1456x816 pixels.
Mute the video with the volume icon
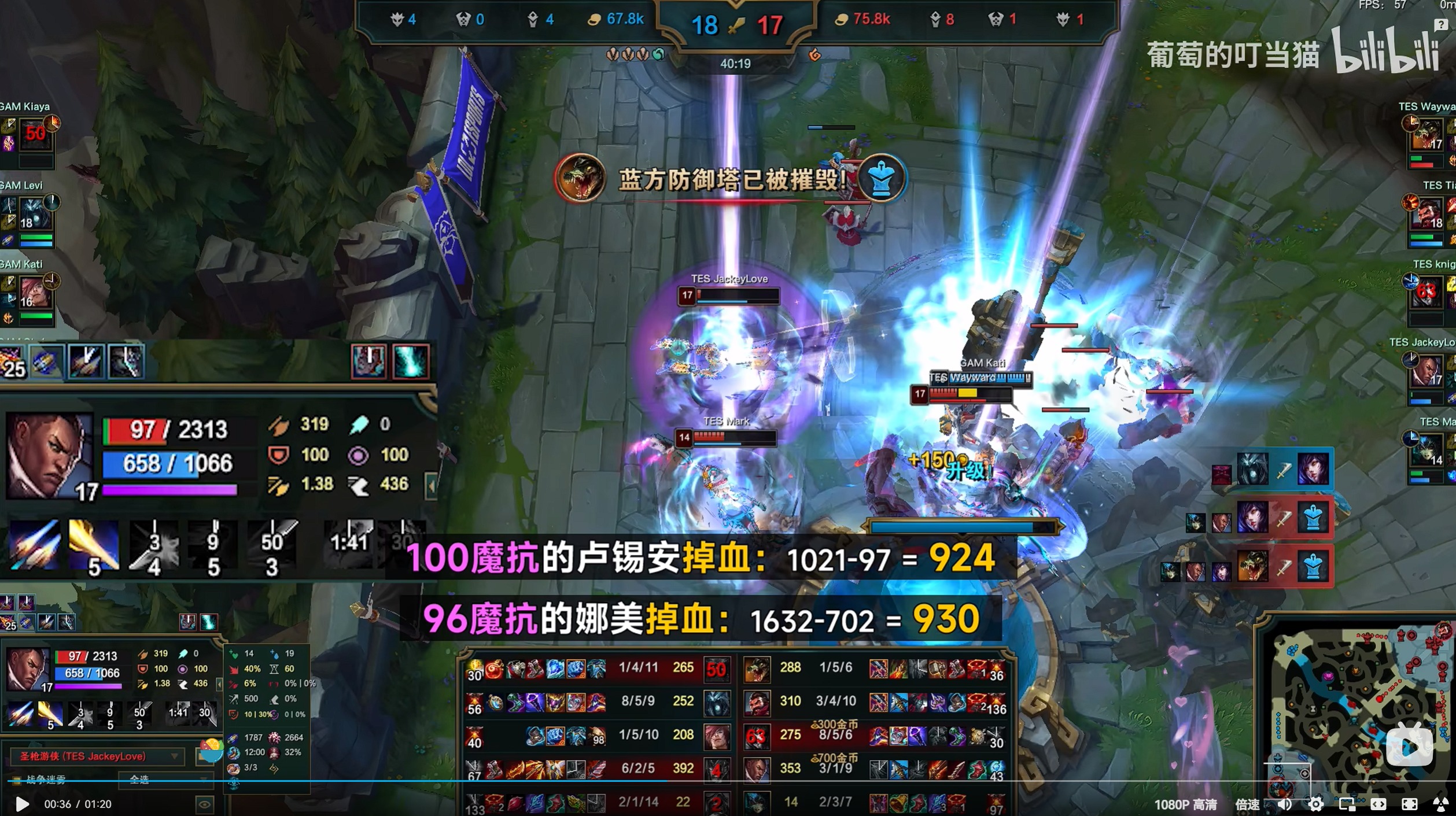(1285, 804)
